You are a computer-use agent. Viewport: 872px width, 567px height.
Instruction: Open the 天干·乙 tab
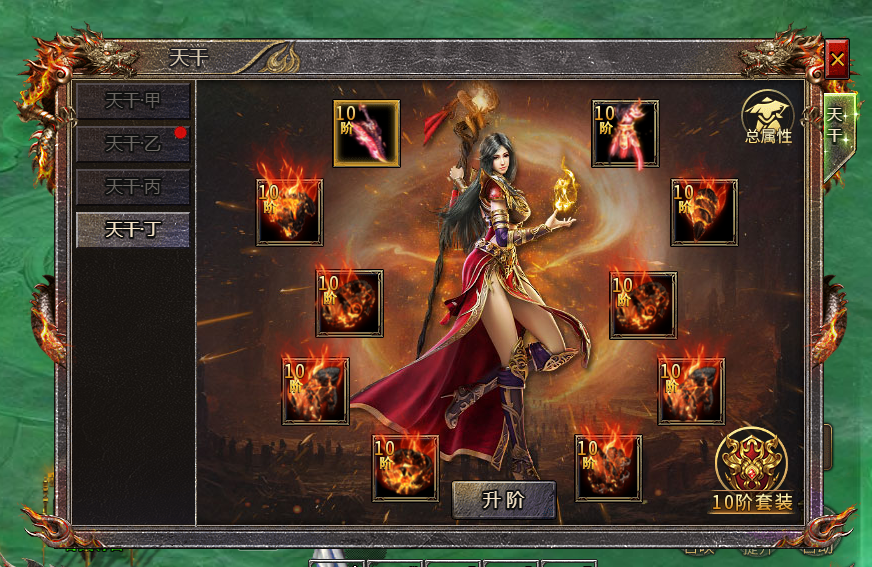pos(133,144)
